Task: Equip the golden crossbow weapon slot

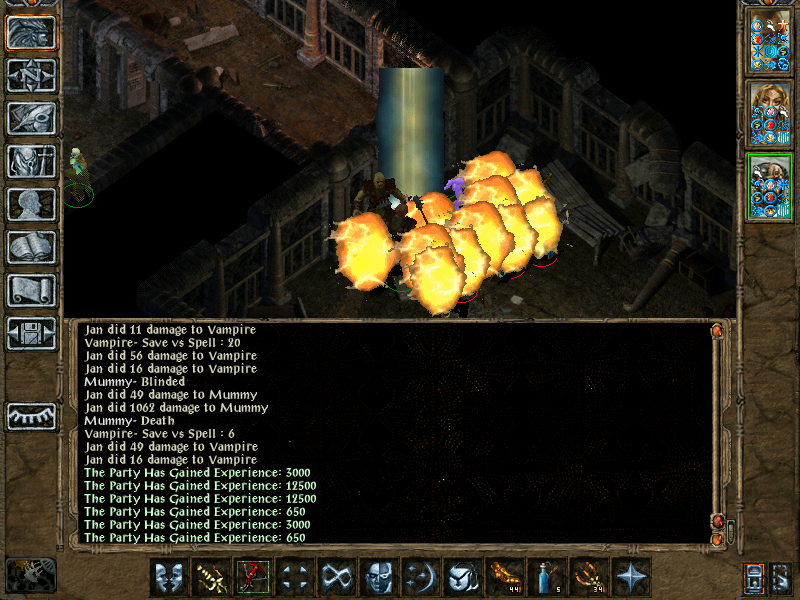Action: coord(210,577)
